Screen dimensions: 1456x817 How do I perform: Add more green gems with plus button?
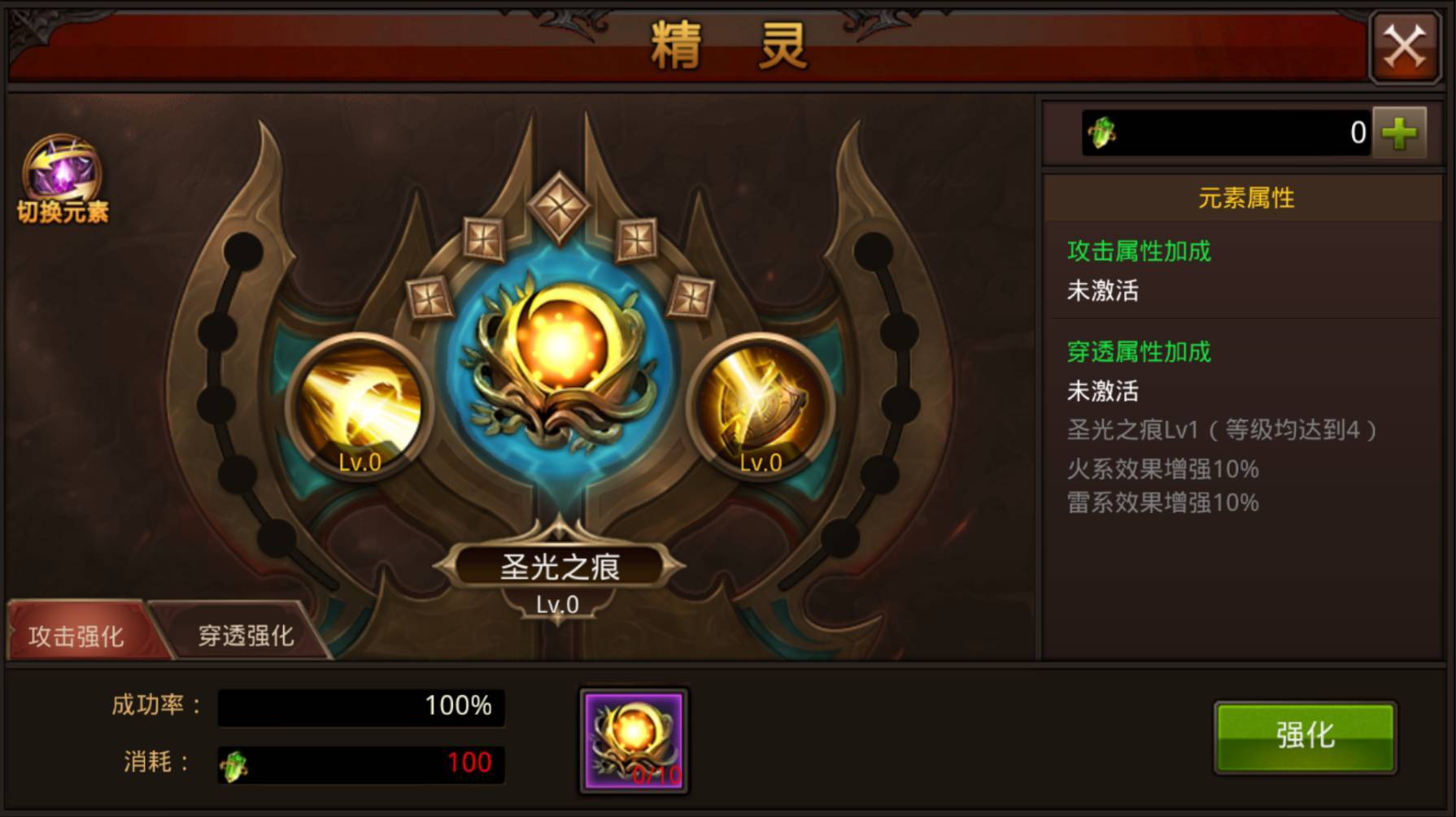pyautogui.click(x=1399, y=133)
